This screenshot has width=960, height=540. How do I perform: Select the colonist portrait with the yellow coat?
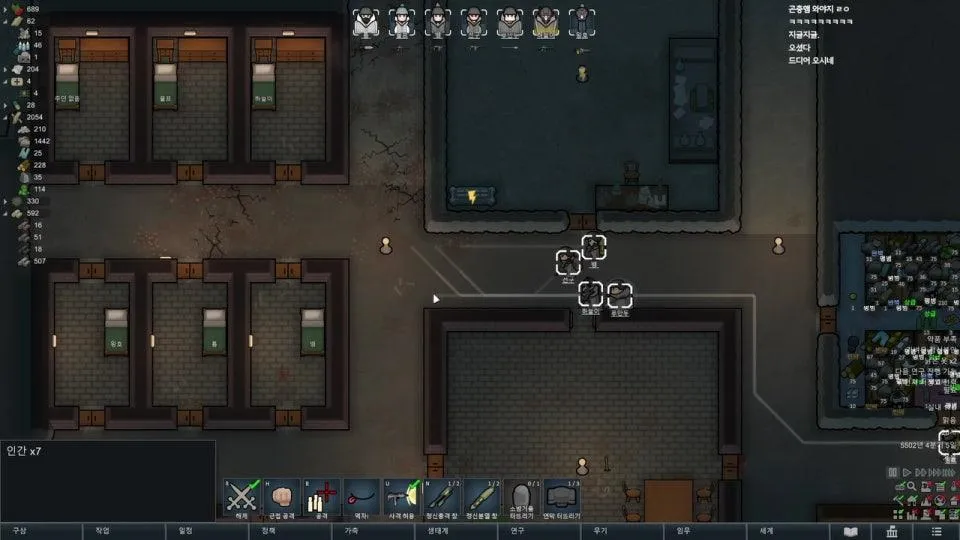(x=545, y=23)
